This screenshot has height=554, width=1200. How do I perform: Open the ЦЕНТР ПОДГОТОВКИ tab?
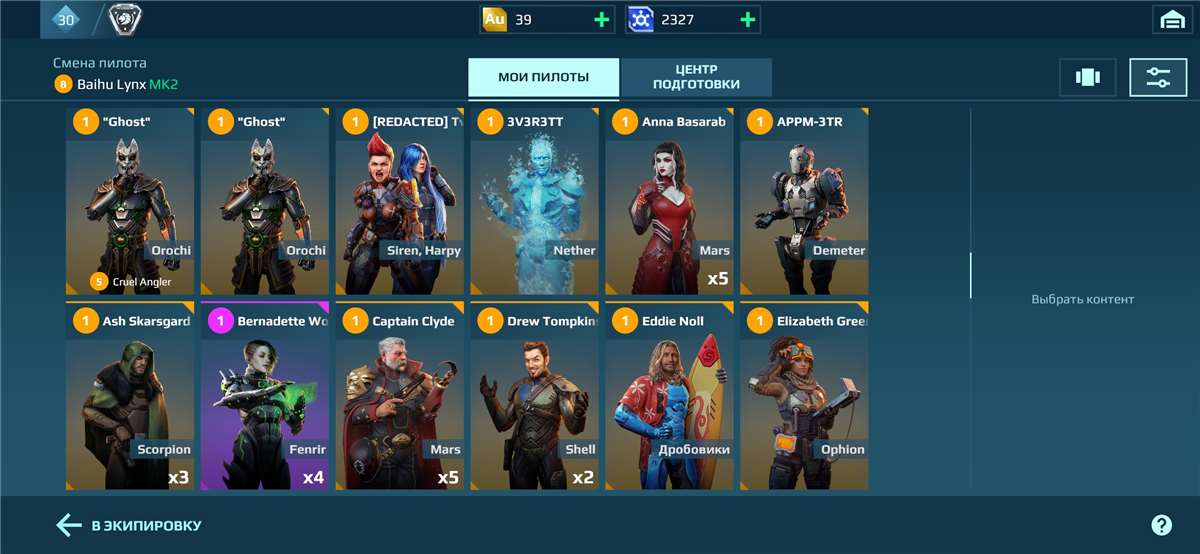[x=696, y=77]
